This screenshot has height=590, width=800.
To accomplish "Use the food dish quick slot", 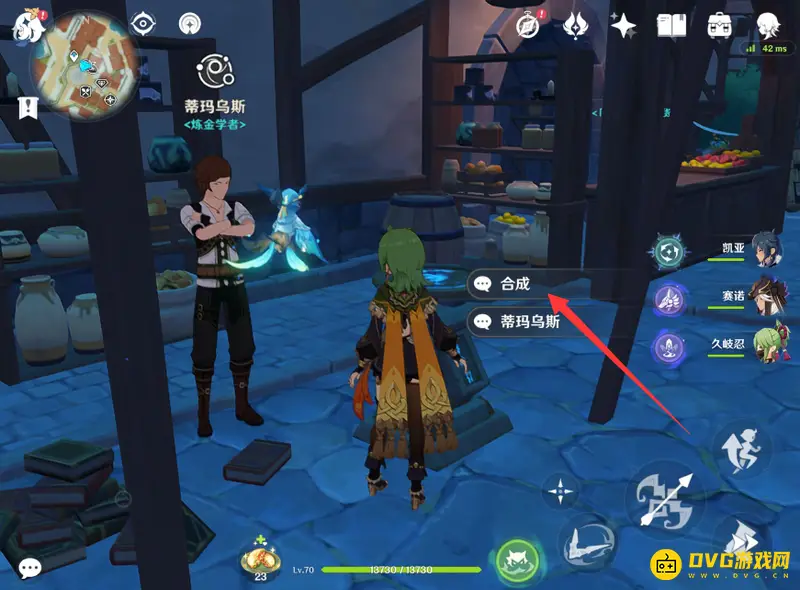I will point(260,558).
